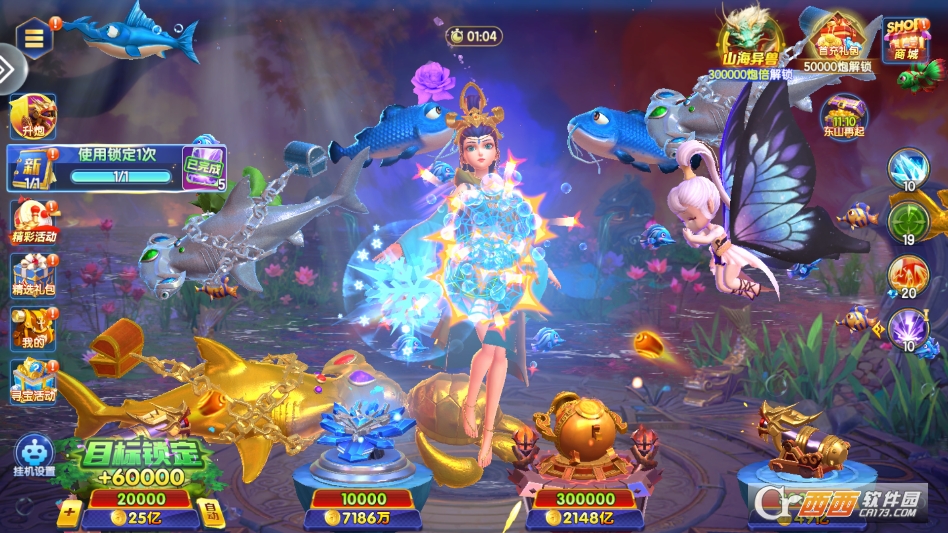Open 精彩活动 events icon
This screenshot has width=948, height=533.
click(x=33, y=221)
